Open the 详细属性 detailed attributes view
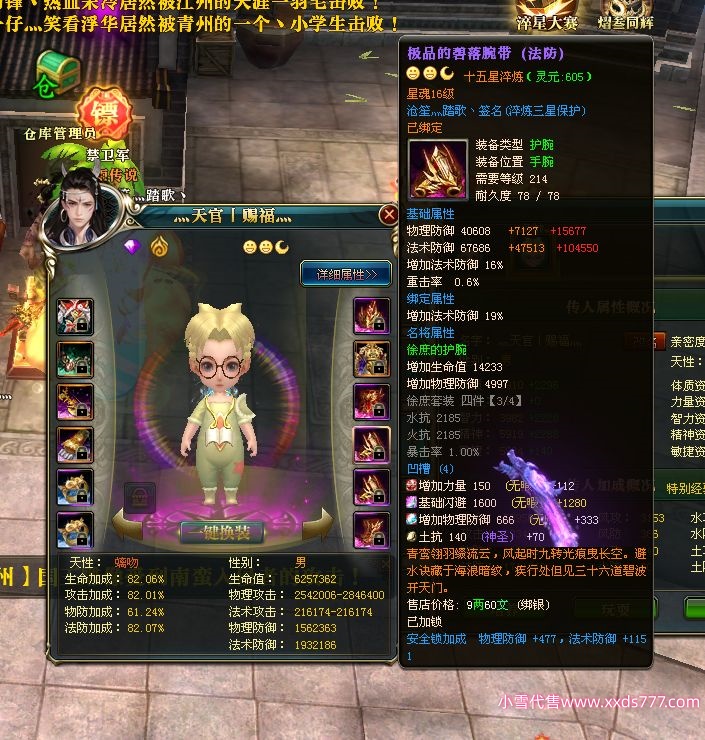Screen dimensions: 705x740 coord(345,272)
